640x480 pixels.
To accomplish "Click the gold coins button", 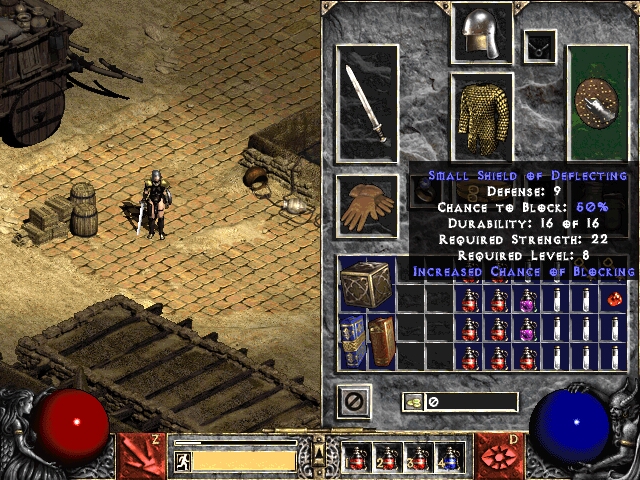I will (412, 402).
